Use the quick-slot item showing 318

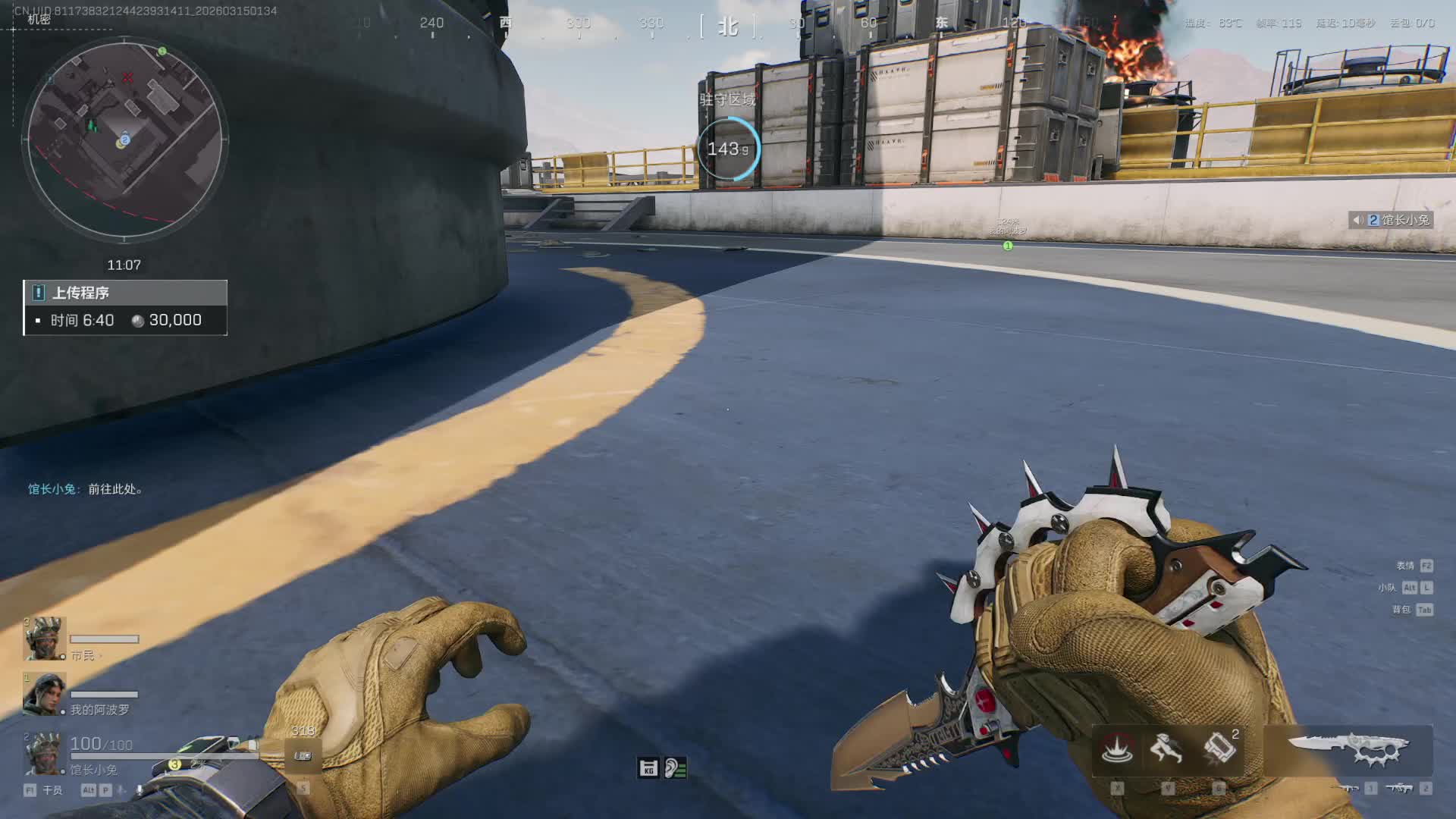pos(303,755)
